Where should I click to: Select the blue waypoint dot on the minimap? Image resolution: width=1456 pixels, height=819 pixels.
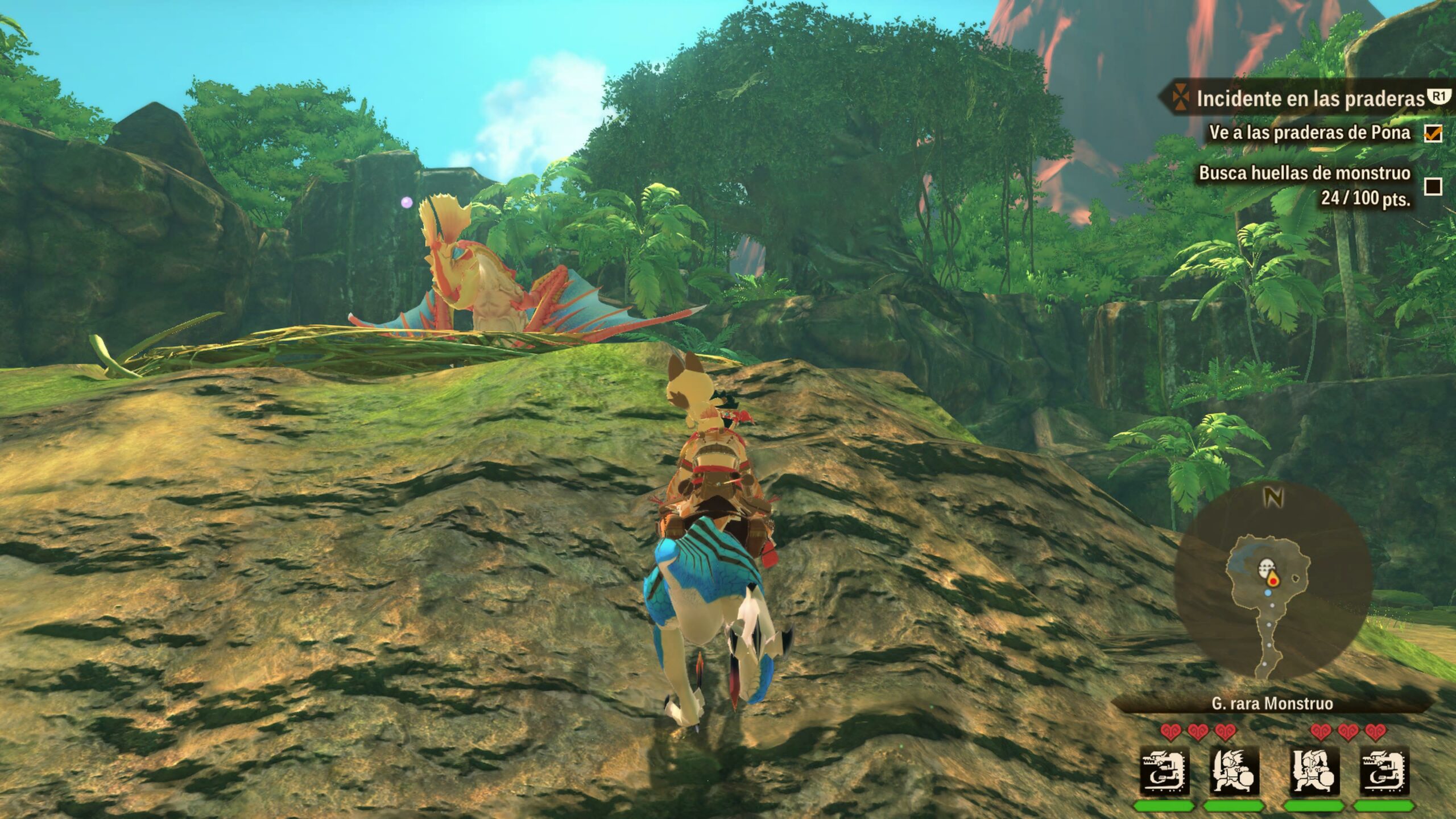[x=1268, y=593]
